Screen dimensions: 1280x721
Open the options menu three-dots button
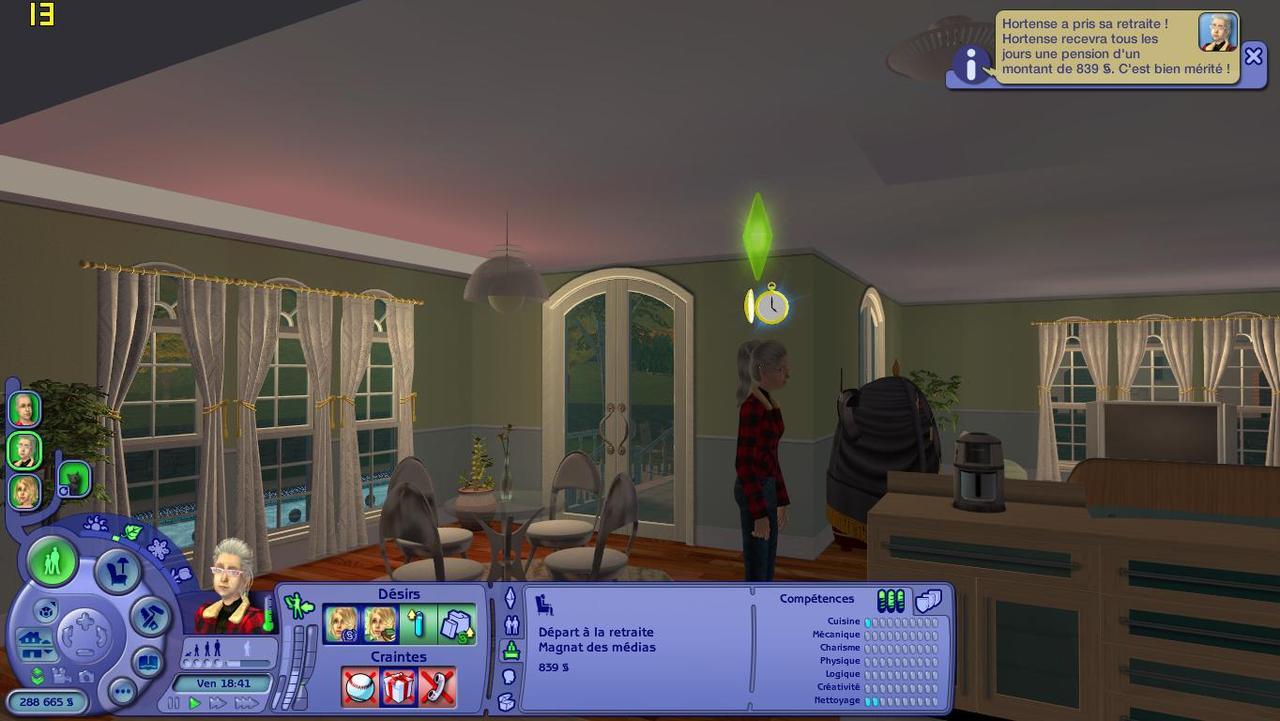click(122, 690)
